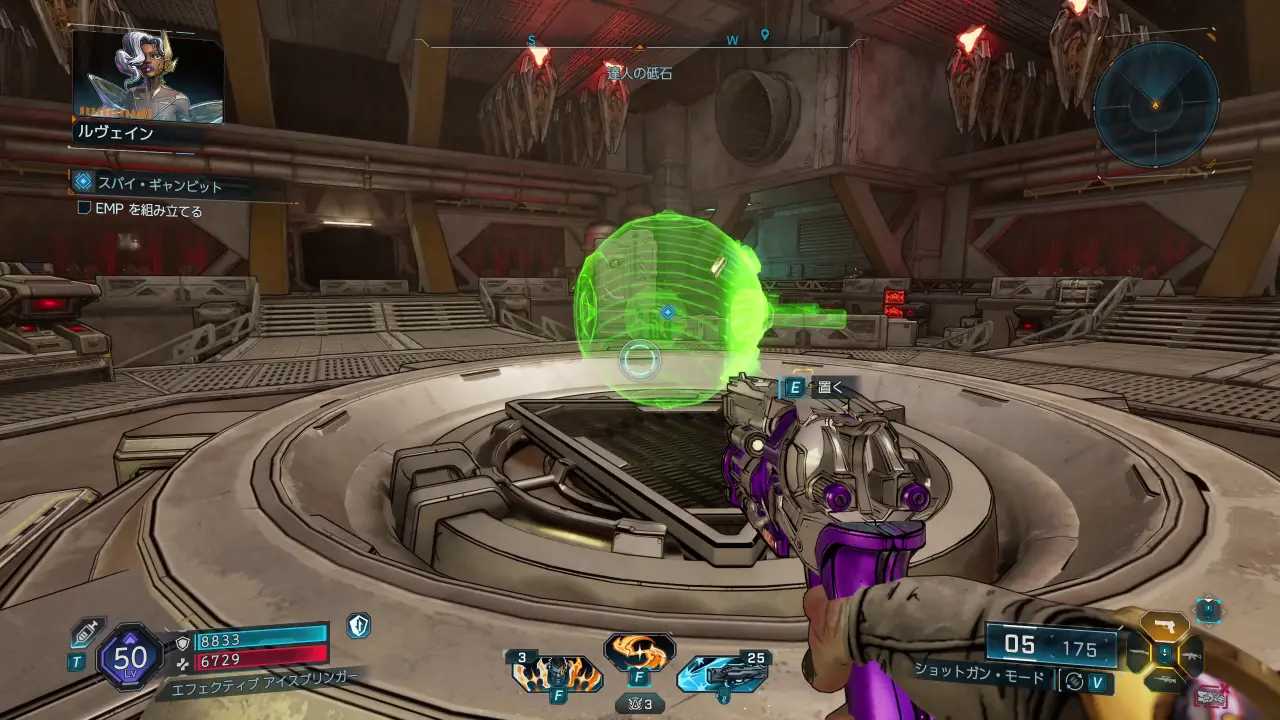The image size is (1280, 720).
Task: Activate the flaming skull action skill
Action: pos(557,673)
